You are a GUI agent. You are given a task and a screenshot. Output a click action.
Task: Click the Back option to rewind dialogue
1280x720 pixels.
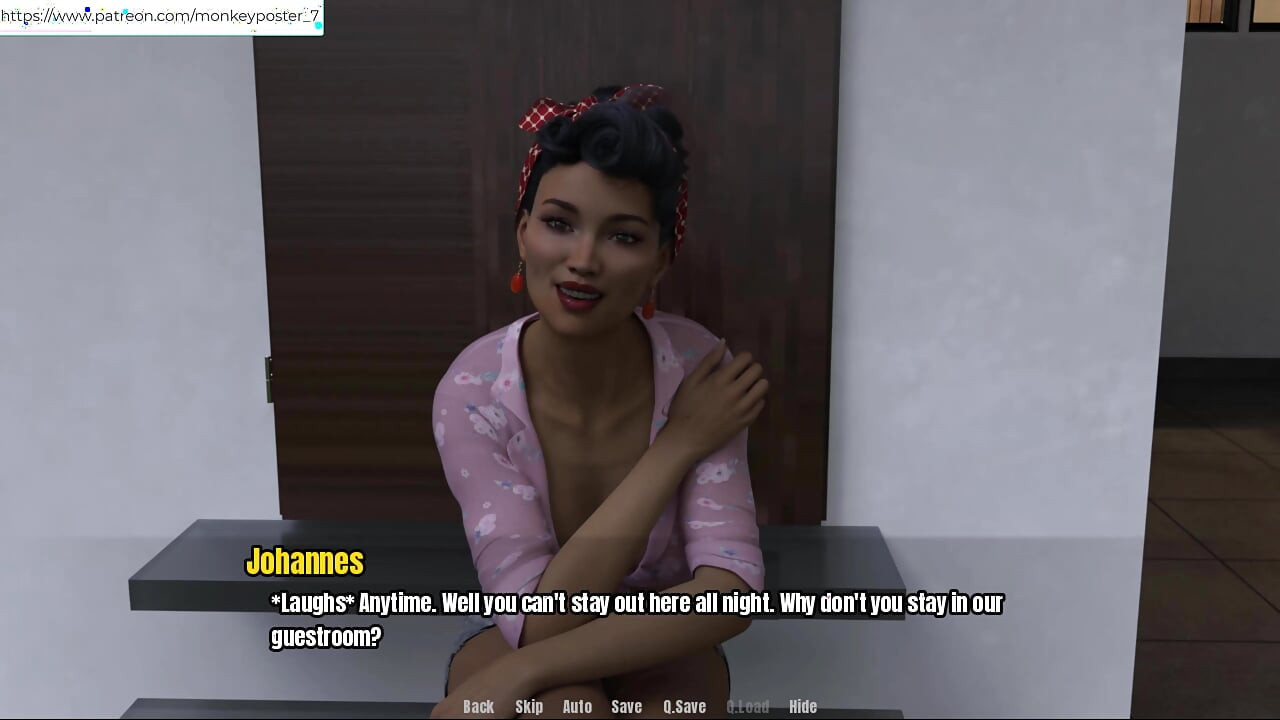click(x=478, y=706)
